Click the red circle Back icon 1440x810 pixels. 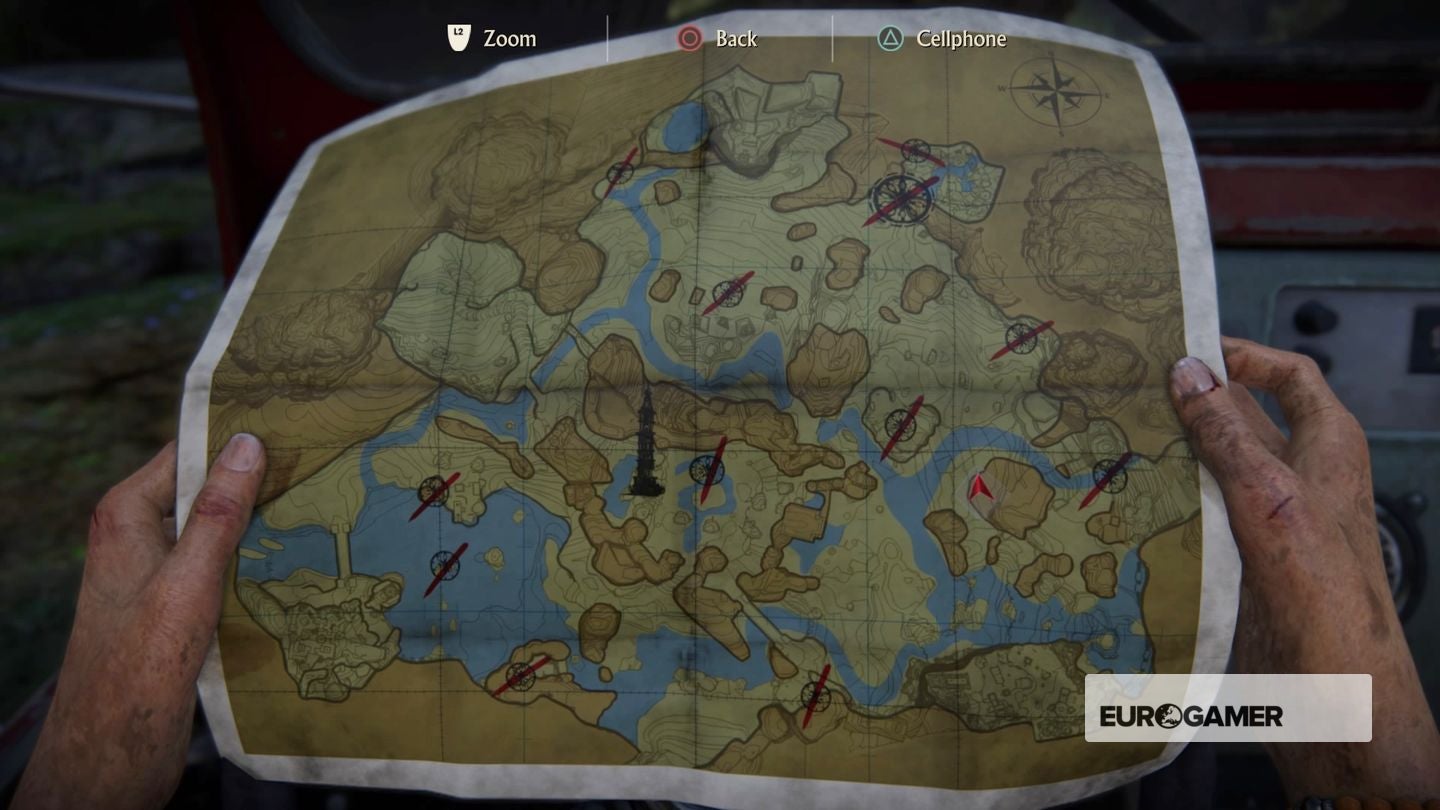tap(689, 39)
